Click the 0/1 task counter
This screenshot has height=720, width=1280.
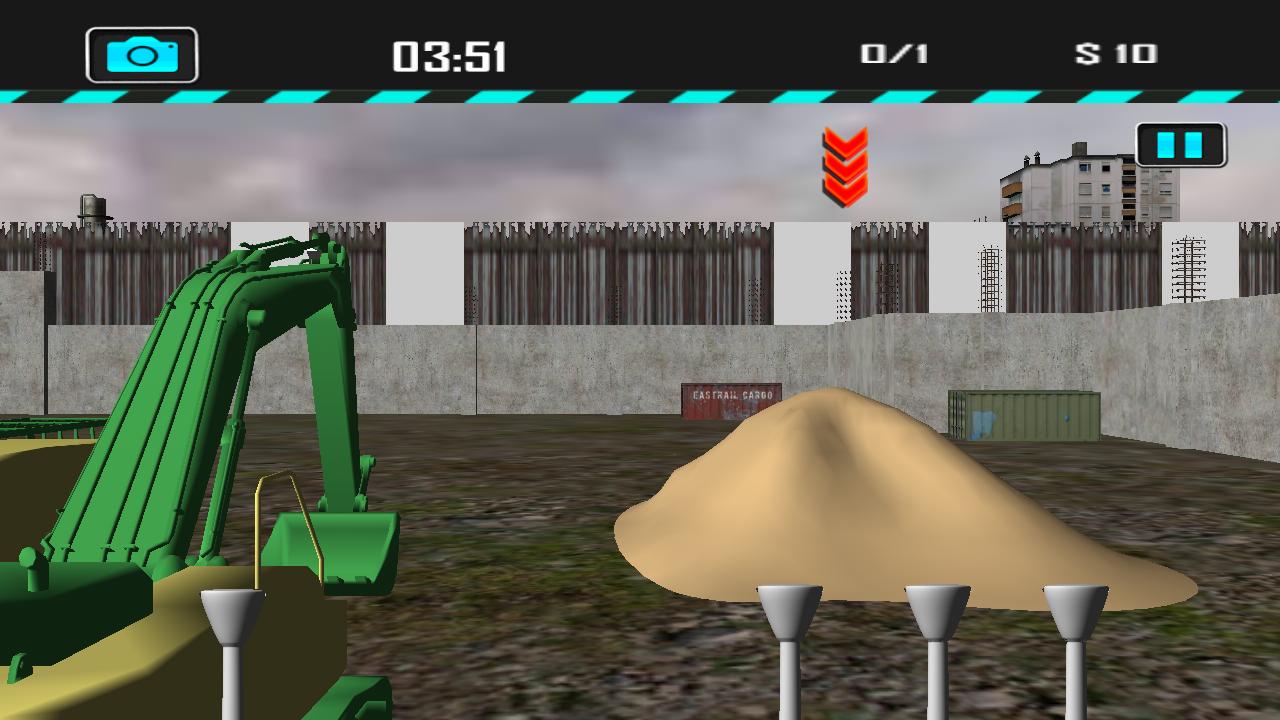coord(893,55)
